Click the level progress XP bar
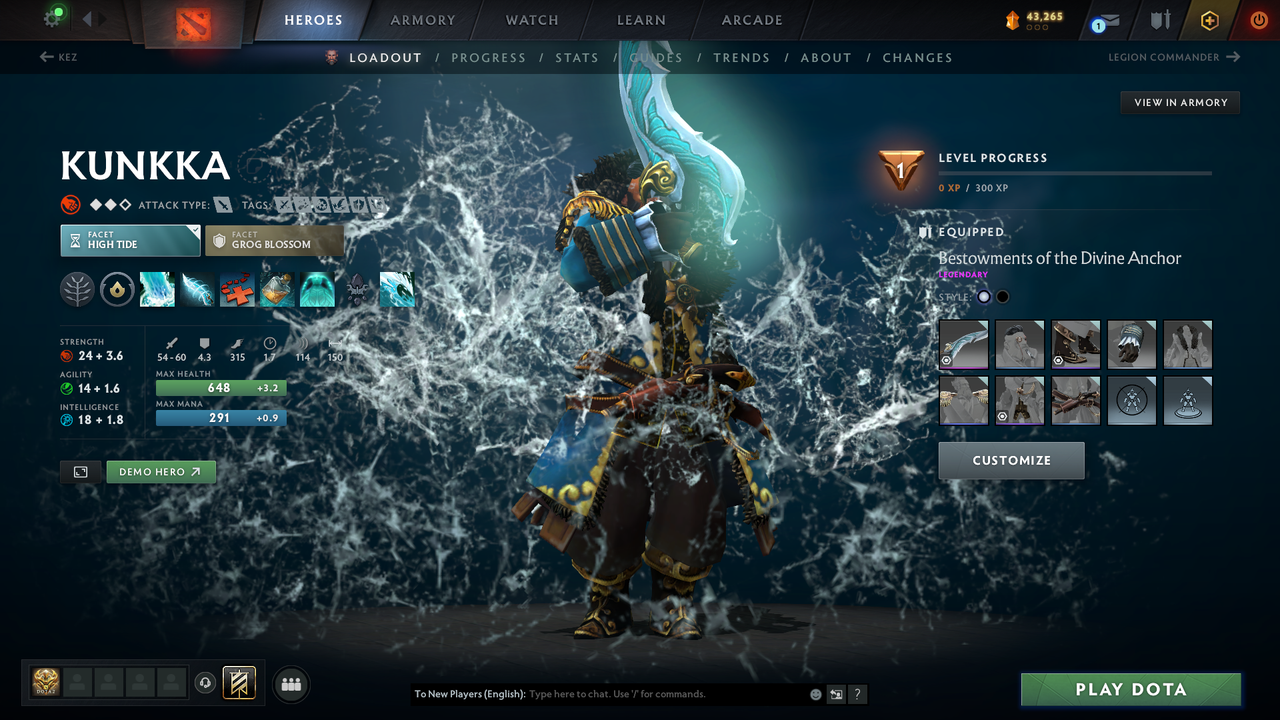This screenshot has height=720, width=1280. pos(1075,172)
